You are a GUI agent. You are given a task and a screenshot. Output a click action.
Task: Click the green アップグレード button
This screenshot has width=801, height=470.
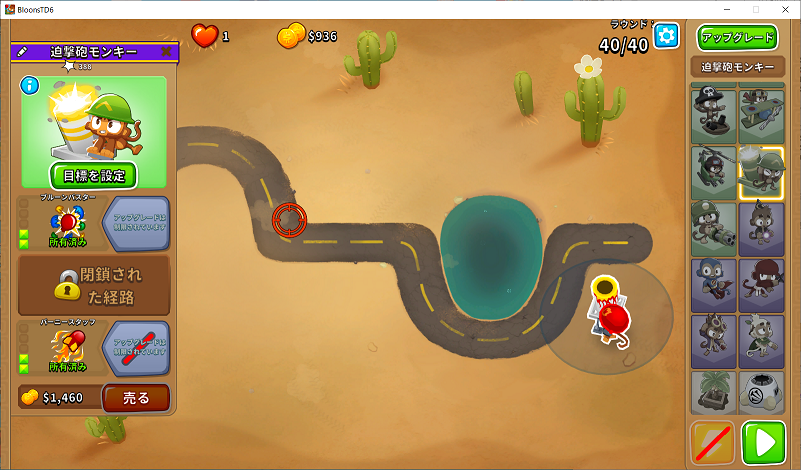(738, 39)
